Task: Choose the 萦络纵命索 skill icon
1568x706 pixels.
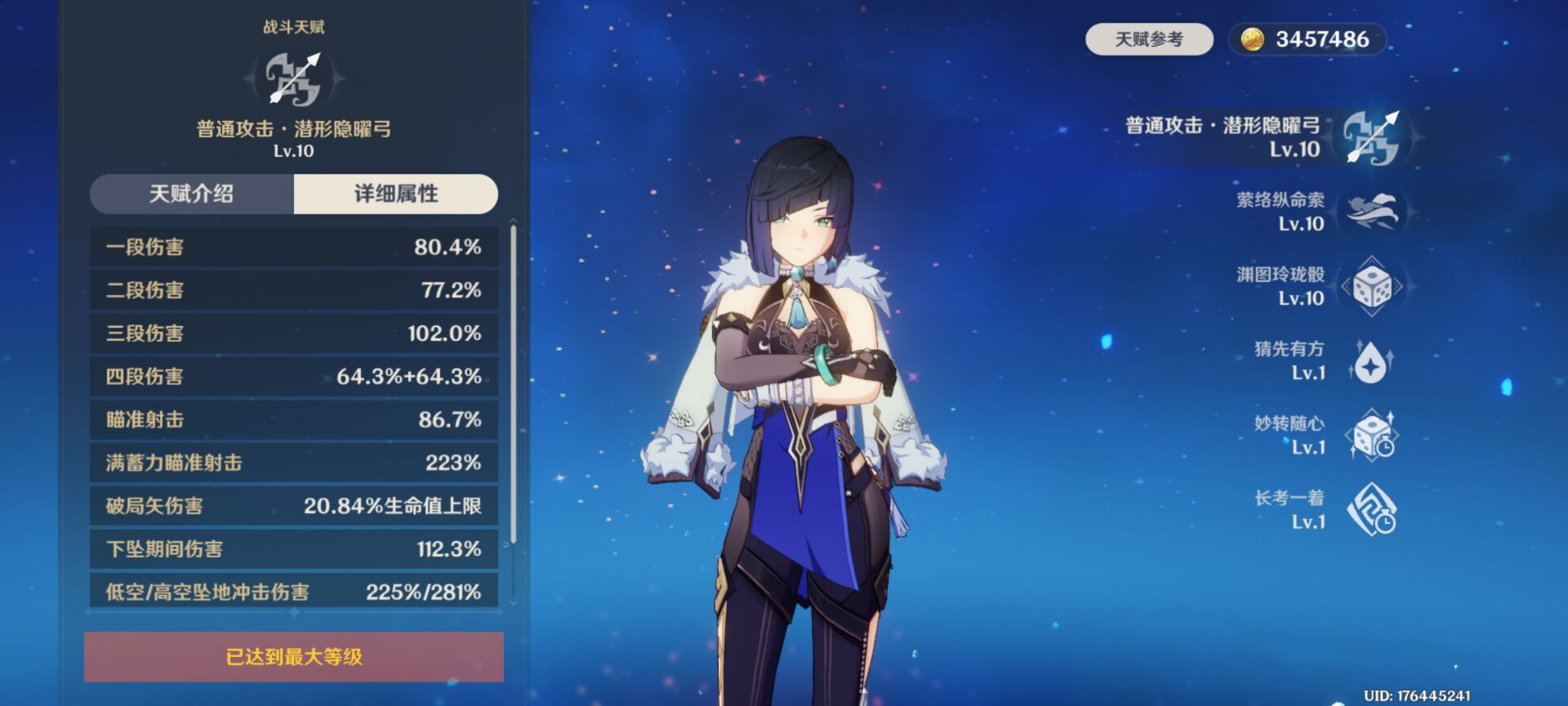Action: point(1372,212)
